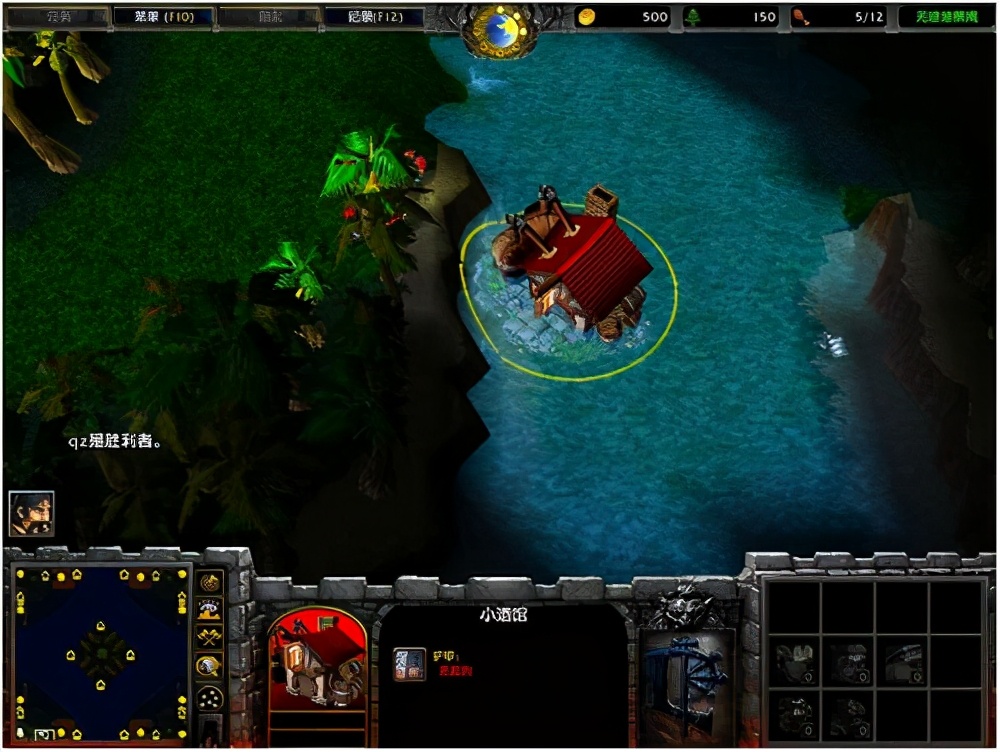This screenshot has width=1000, height=752.
Task: Click the selected tavern portrait
Action: tap(317, 659)
